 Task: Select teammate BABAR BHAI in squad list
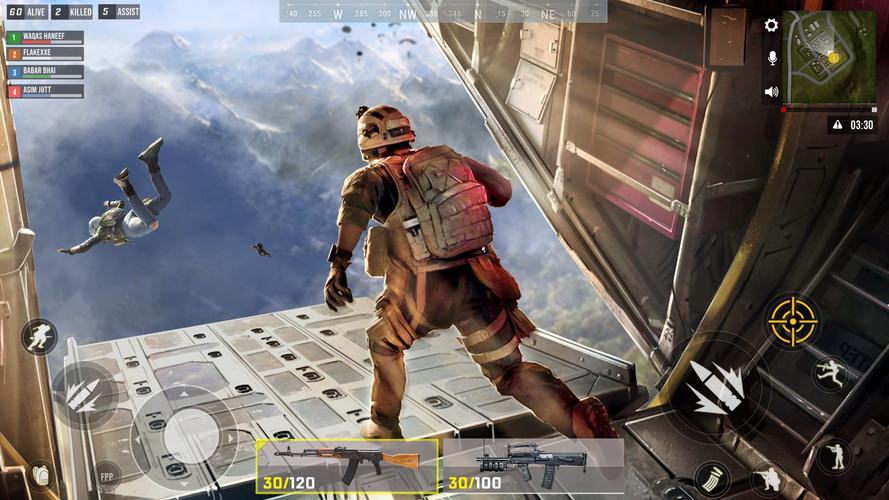(45, 73)
